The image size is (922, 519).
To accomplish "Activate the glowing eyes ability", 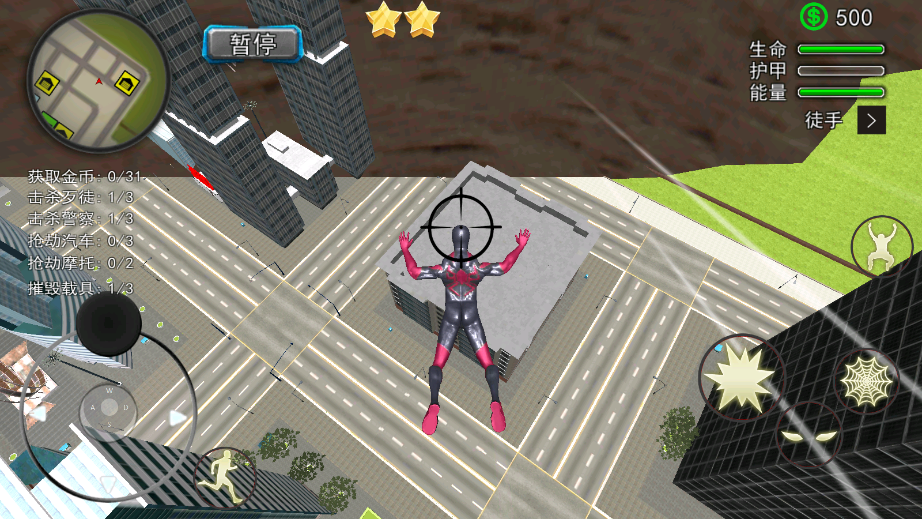I will point(809,435).
